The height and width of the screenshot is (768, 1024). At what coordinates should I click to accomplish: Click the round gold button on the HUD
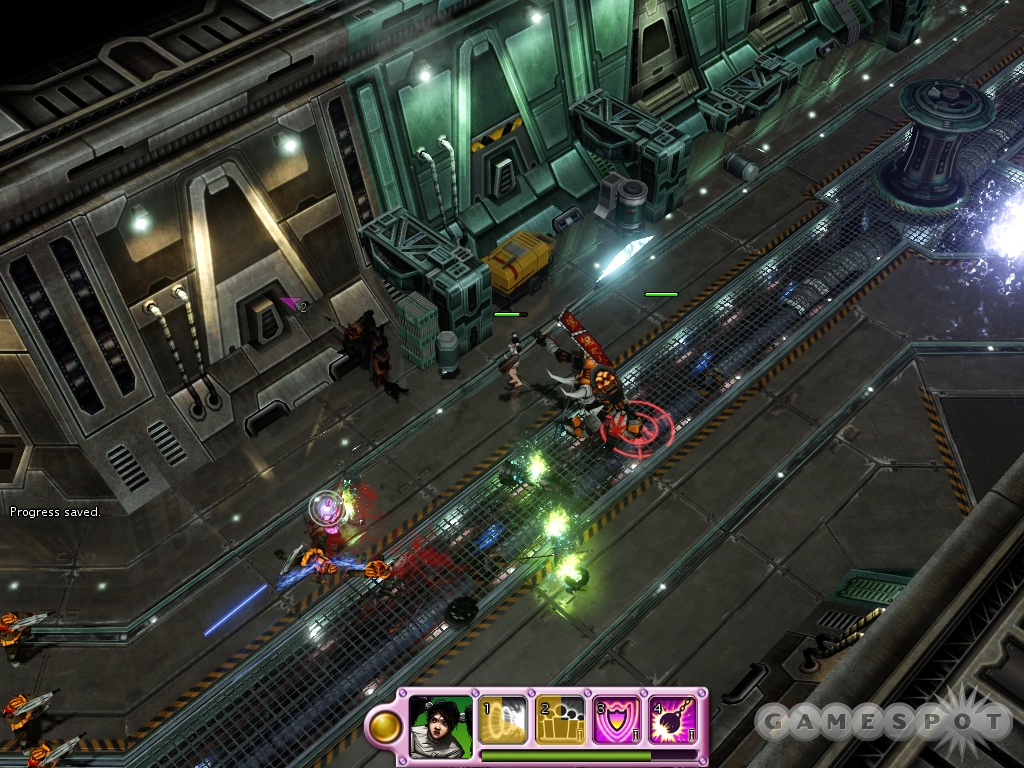coord(383,727)
